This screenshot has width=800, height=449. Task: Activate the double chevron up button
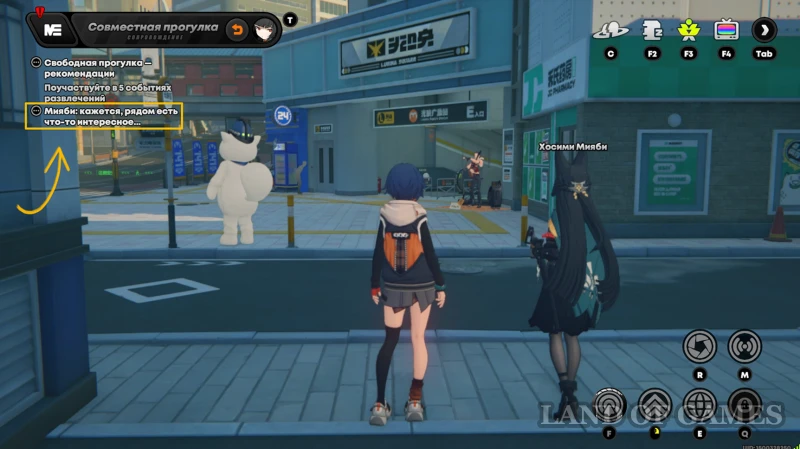654,405
